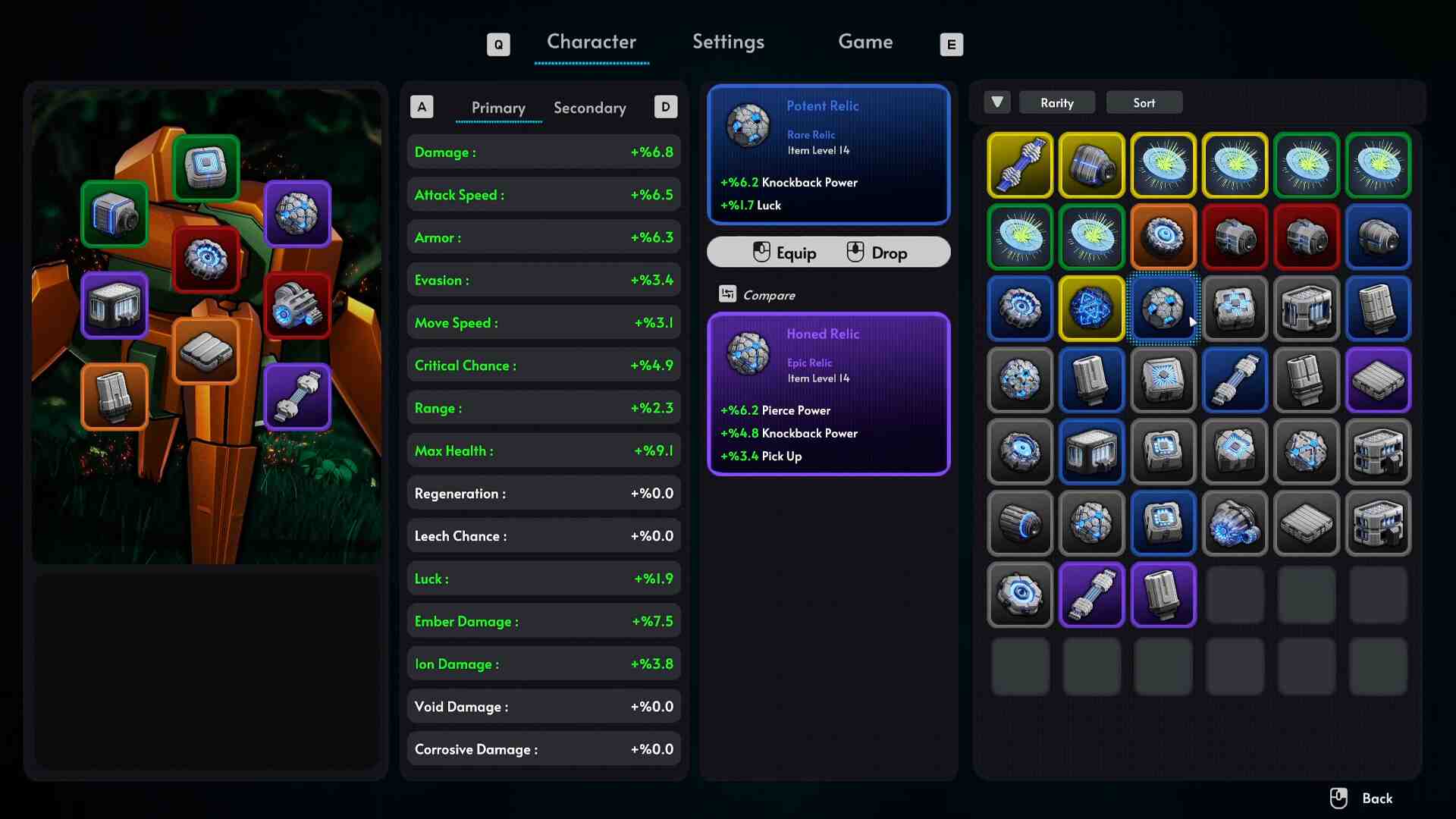Choose the purple flat plate inventory item

click(1378, 380)
